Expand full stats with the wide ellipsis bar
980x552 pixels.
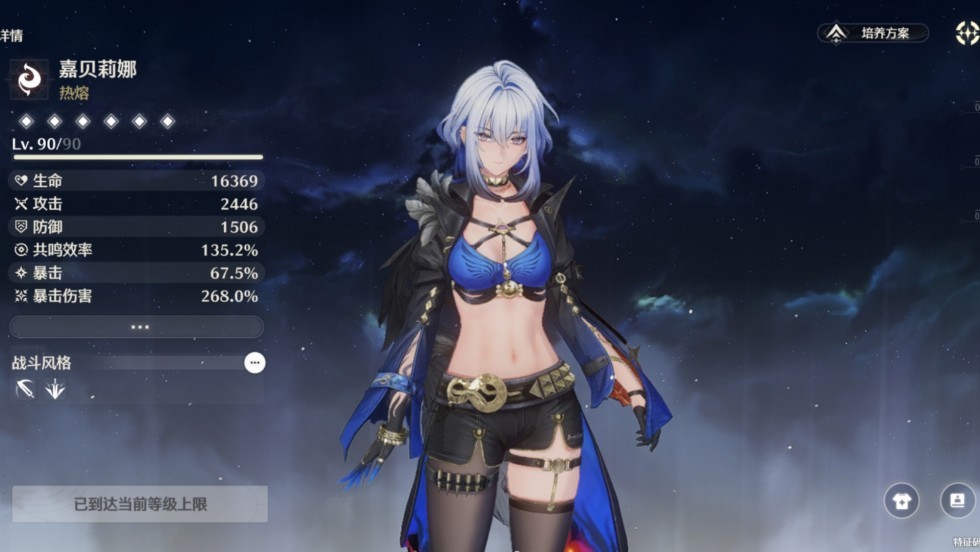(137, 327)
